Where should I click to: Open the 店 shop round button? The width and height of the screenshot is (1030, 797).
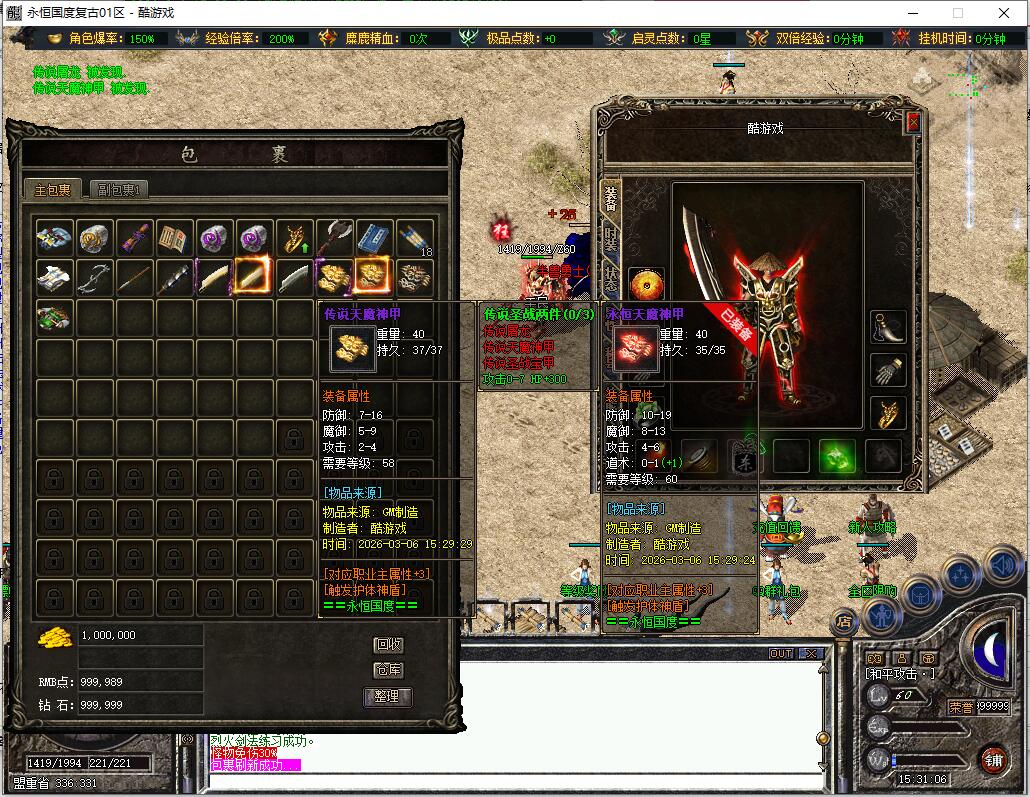click(x=843, y=622)
